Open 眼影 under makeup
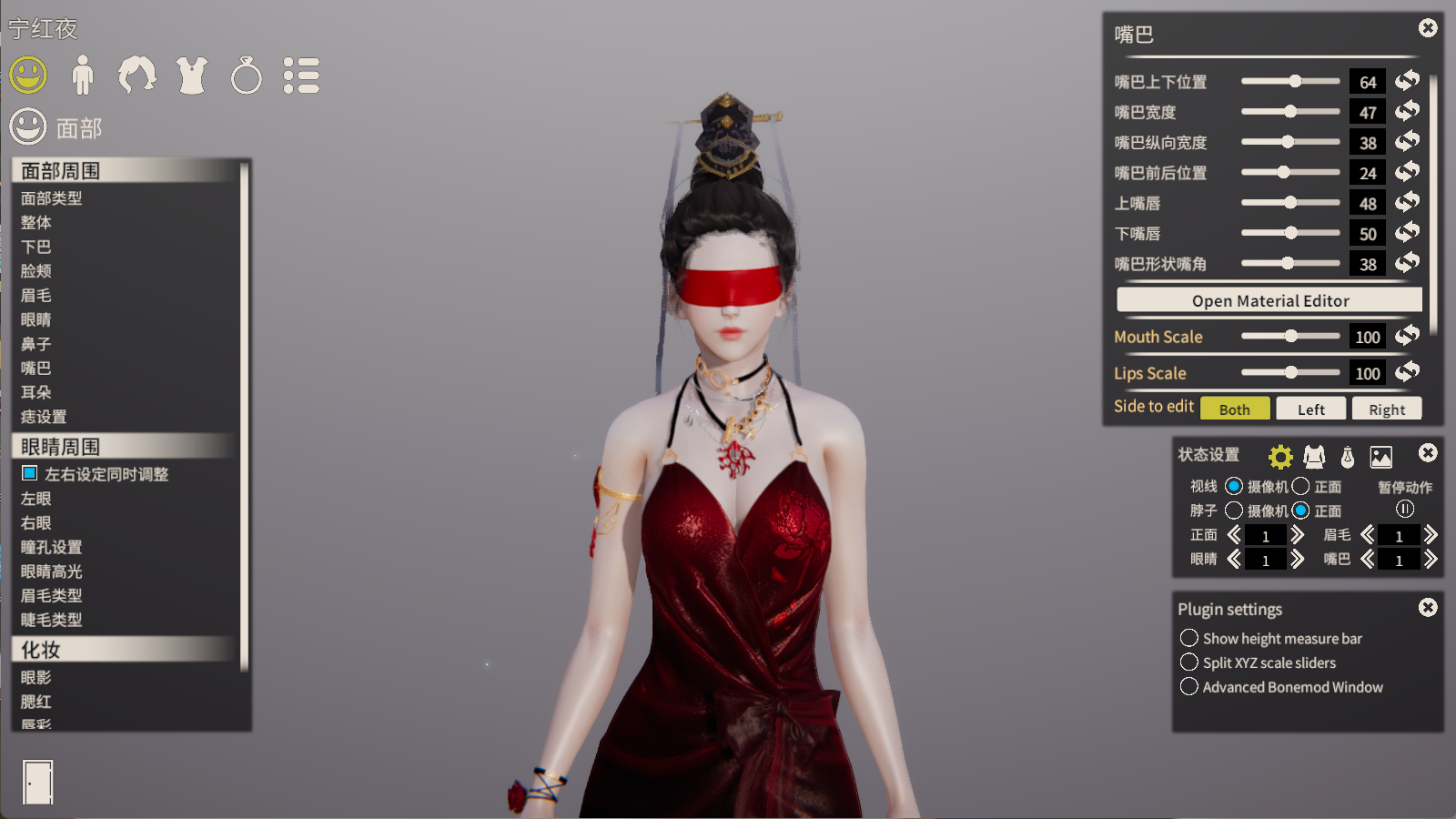Screen dimensions: 1456x819 [x=36, y=677]
